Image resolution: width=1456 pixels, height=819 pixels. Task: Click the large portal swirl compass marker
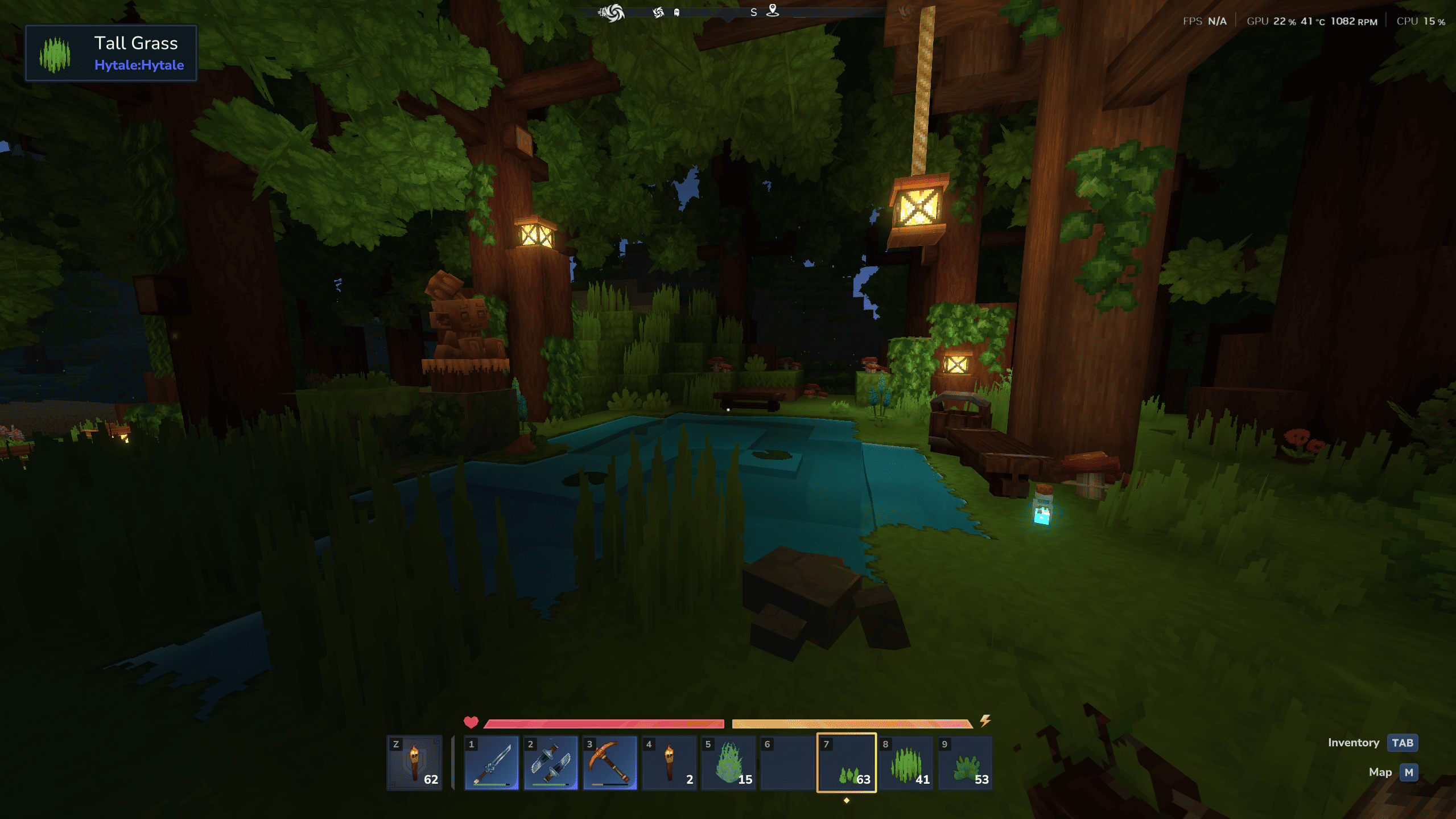click(x=612, y=12)
